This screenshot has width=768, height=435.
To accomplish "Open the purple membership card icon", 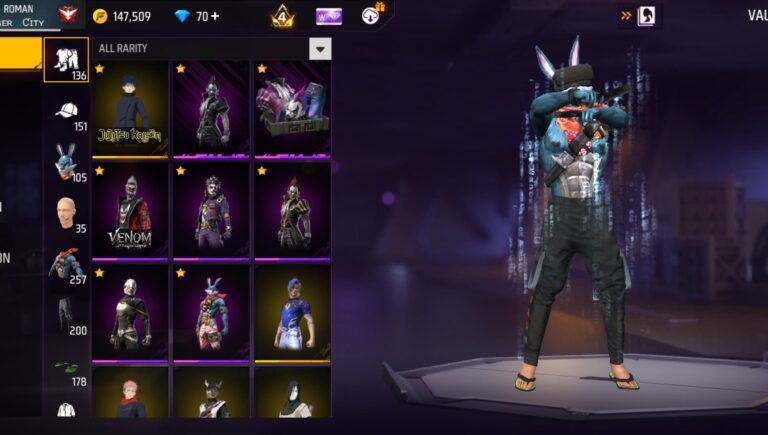I will [x=329, y=16].
